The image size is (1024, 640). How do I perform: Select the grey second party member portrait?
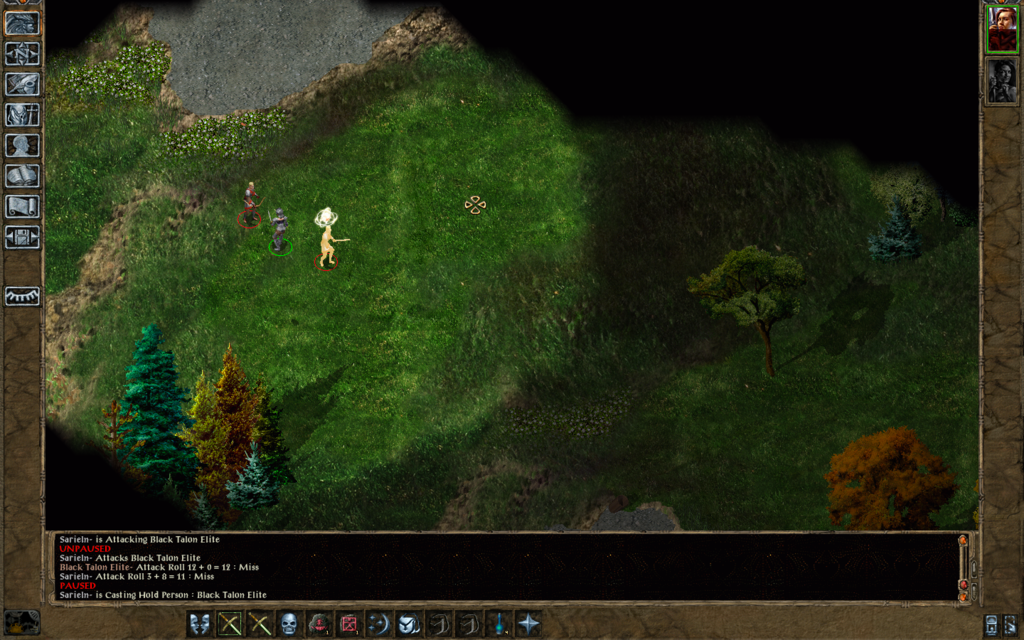1002,81
